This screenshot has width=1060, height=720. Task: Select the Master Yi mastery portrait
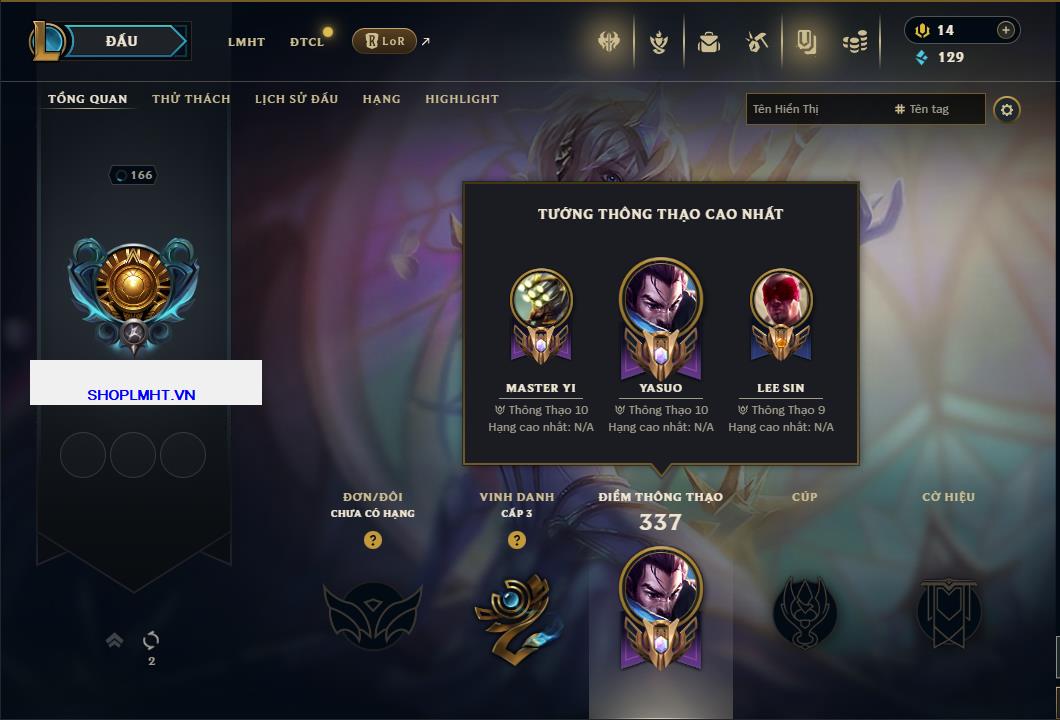(541, 300)
